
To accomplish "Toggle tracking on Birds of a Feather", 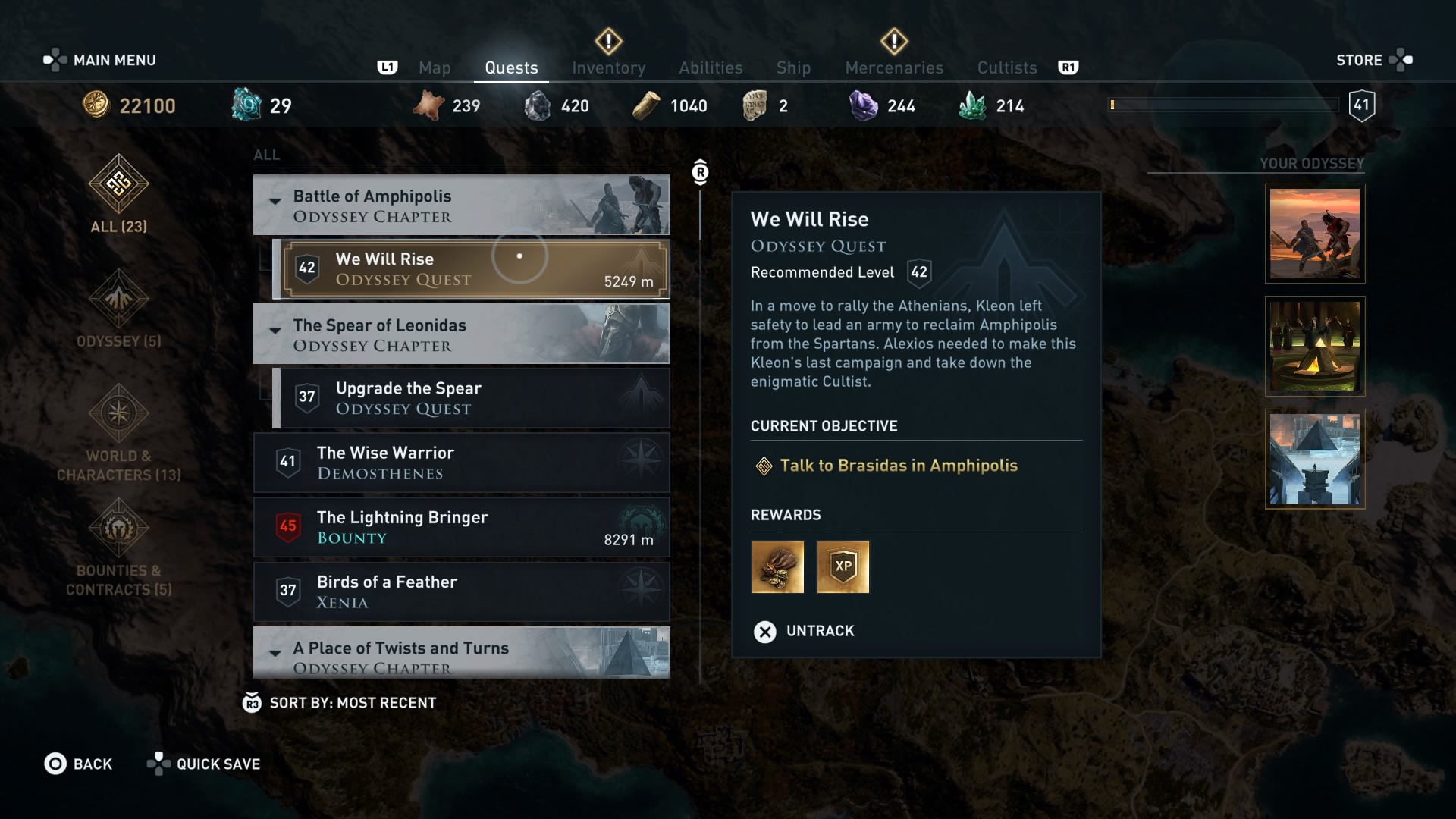I will click(x=461, y=591).
